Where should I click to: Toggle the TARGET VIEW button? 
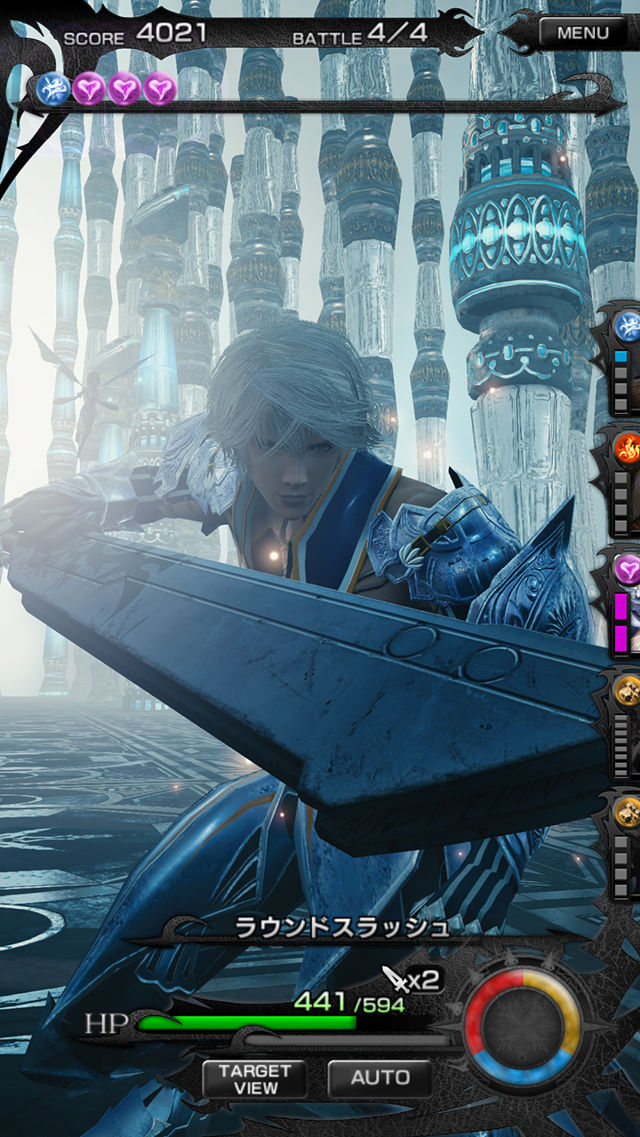pos(255,1078)
